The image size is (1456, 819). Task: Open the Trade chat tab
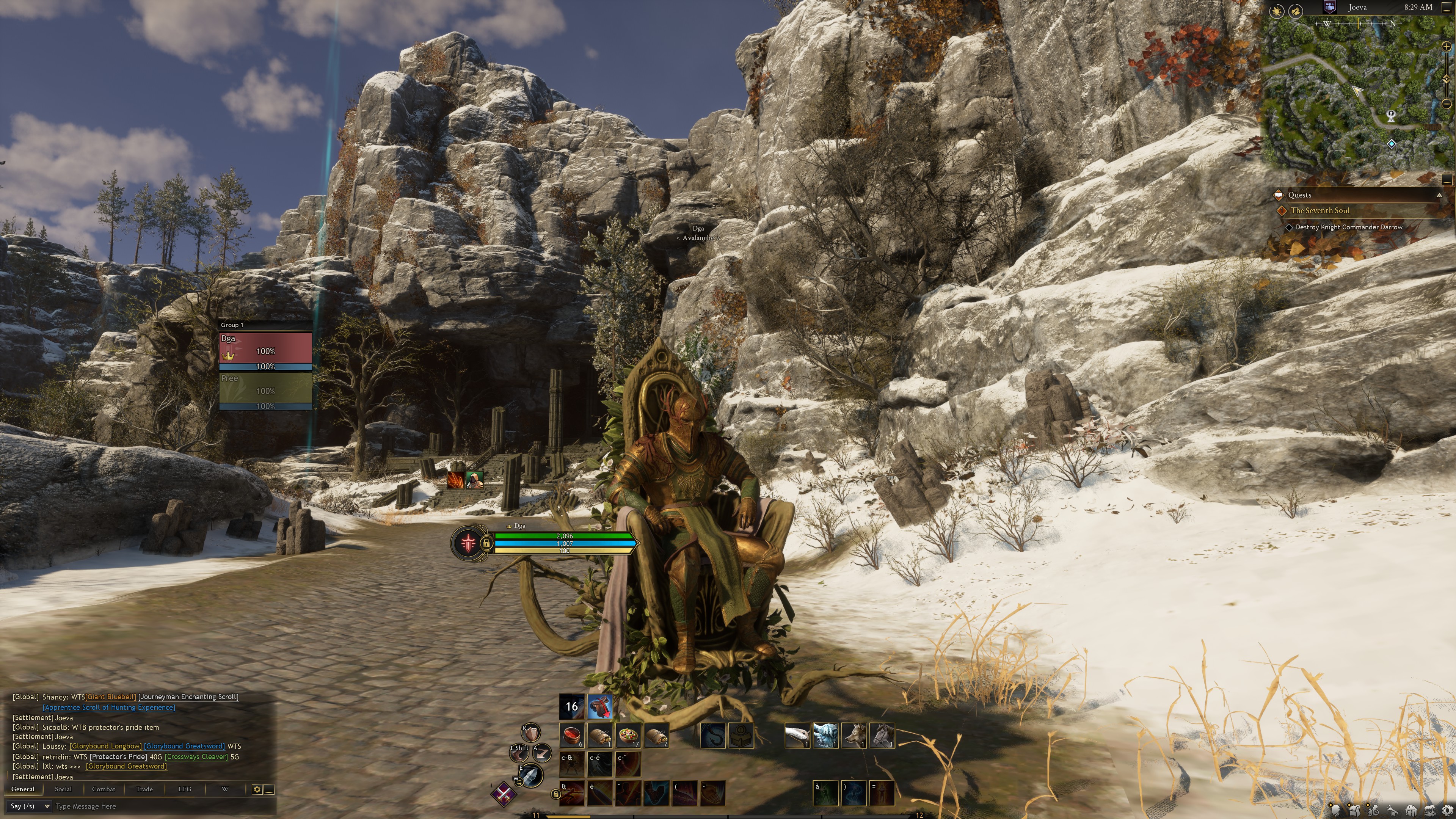pyautogui.click(x=144, y=789)
